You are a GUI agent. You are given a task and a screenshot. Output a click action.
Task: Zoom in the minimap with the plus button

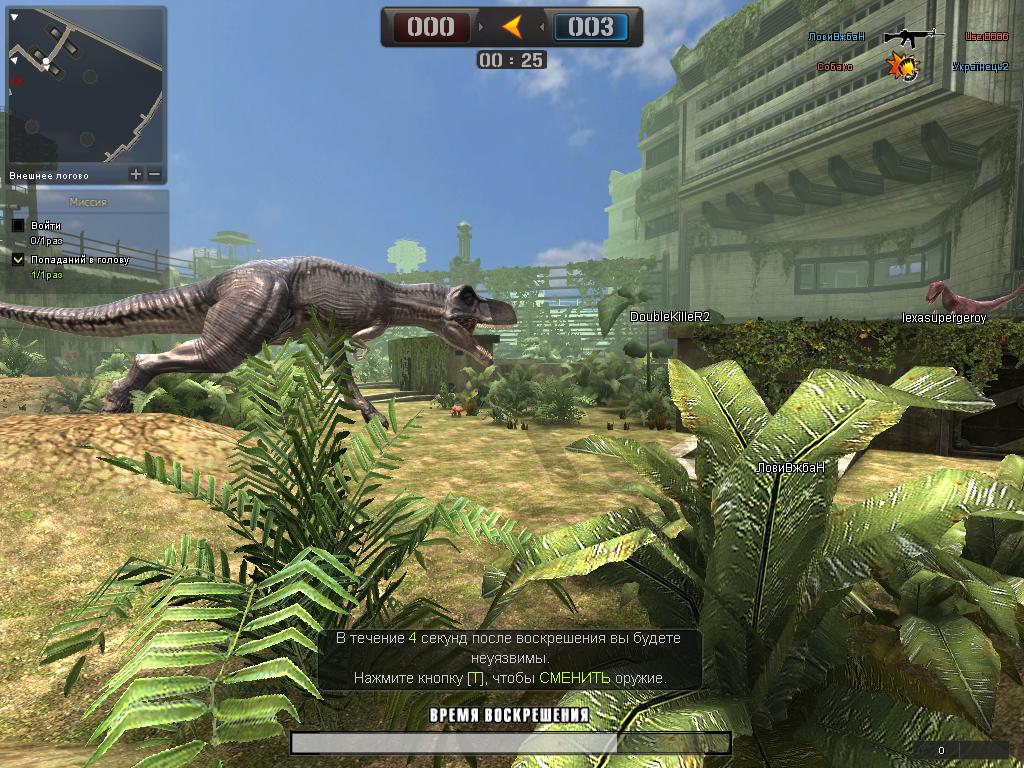pyautogui.click(x=136, y=174)
